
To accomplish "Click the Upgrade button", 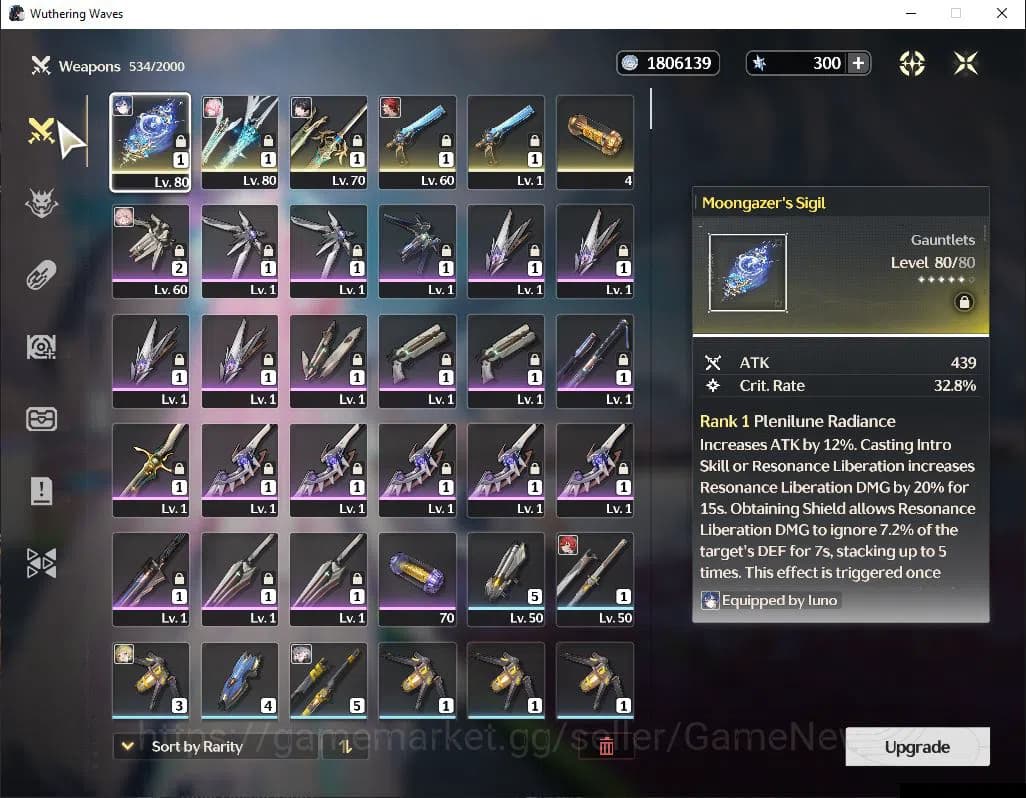I will click(917, 747).
